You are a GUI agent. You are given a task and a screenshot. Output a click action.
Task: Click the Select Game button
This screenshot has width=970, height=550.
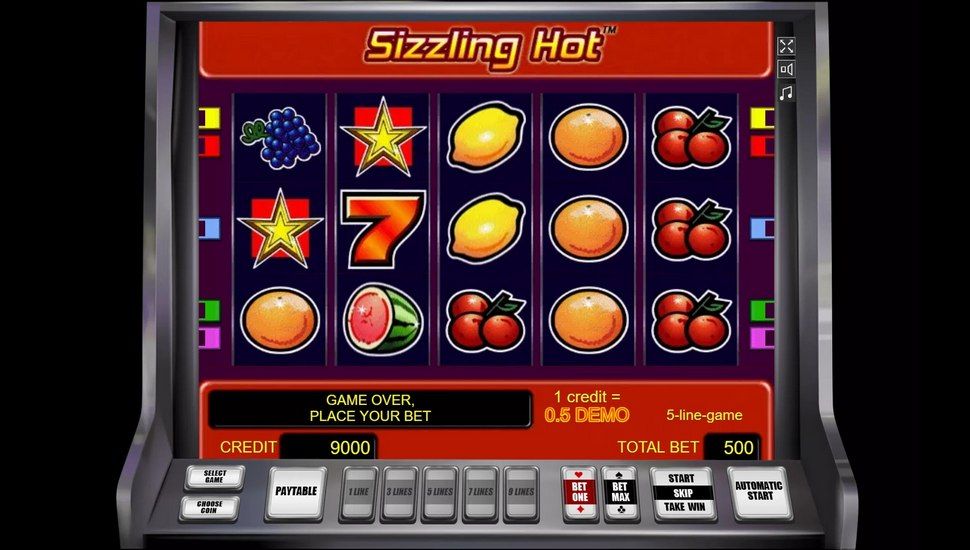(214, 477)
